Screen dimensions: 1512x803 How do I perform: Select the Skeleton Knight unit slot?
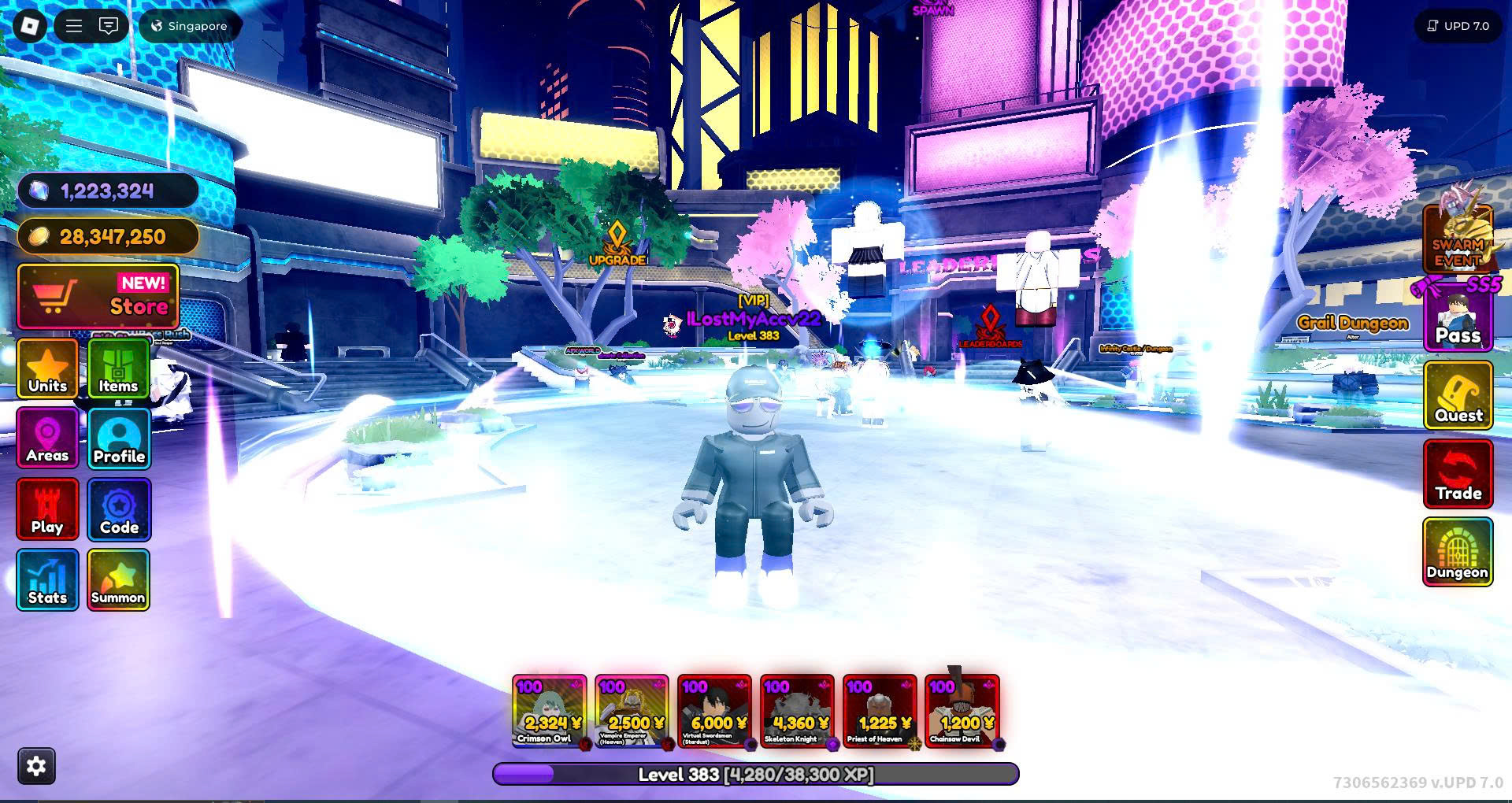[797, 711]
